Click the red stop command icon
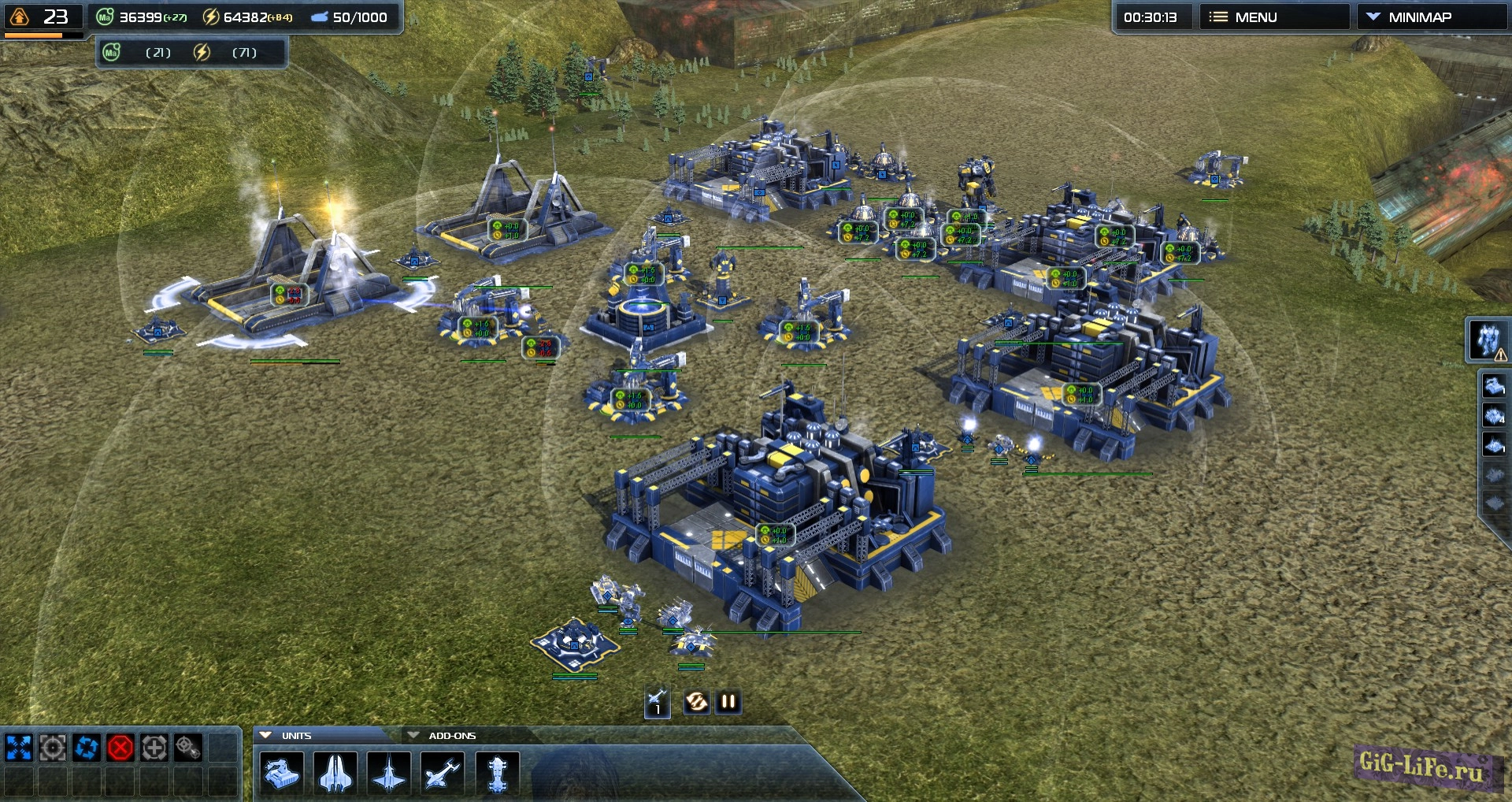Image resolution: width=1512 pixels, height=802 pixels. click(120, 748)
